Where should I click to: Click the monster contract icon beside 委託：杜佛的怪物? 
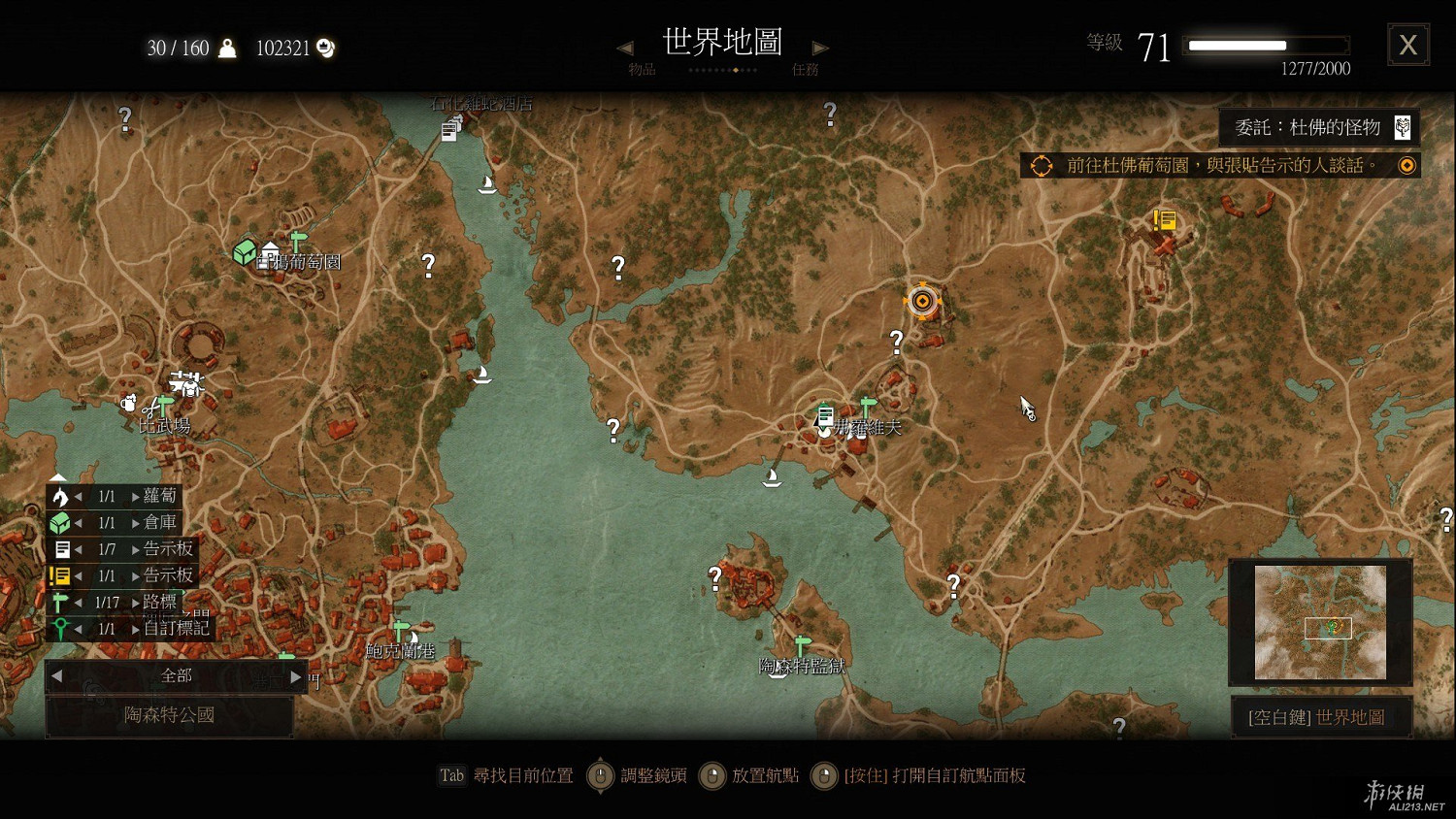1401,127
